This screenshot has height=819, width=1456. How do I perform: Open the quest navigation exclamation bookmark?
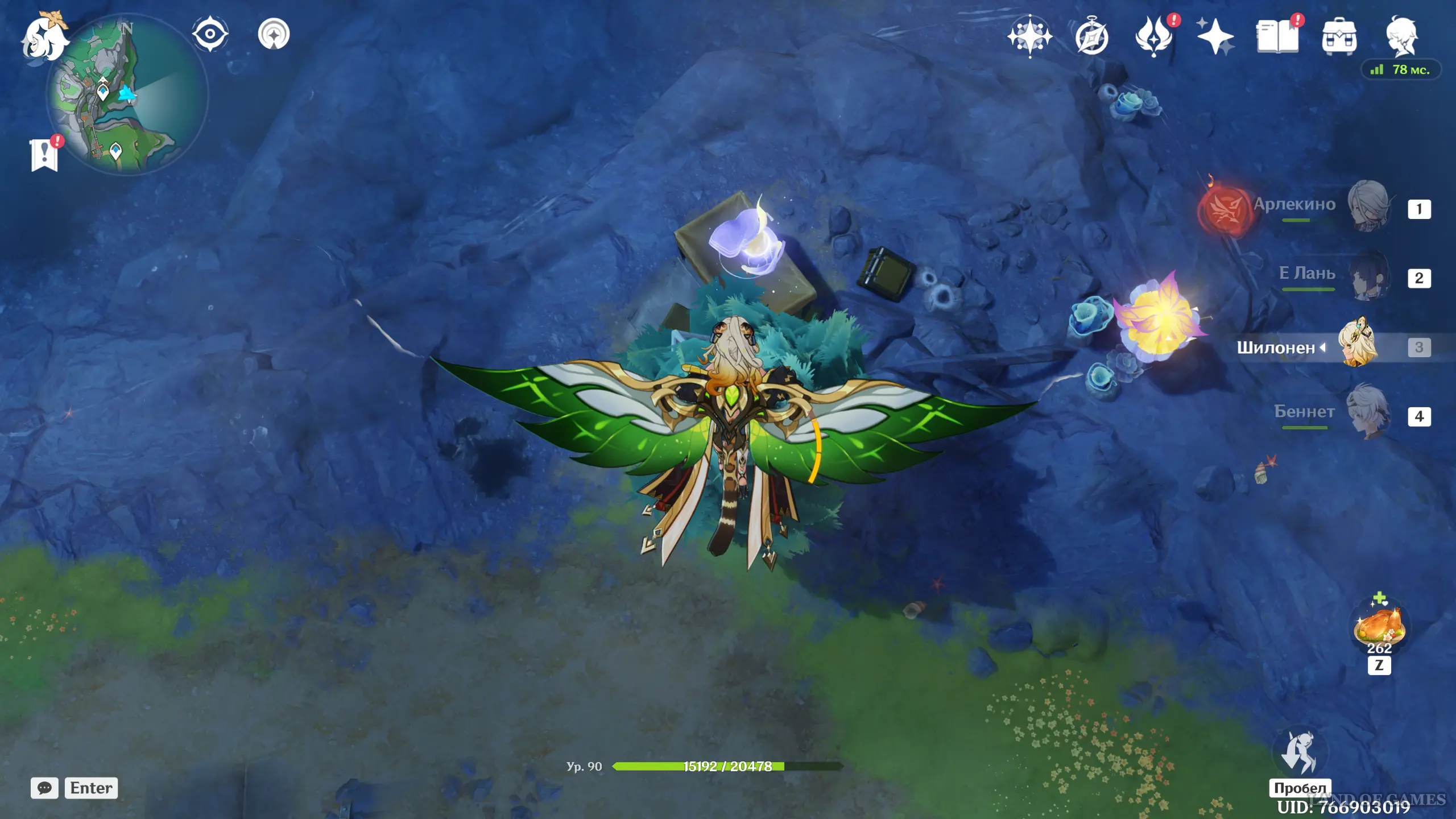pos(44,155)
